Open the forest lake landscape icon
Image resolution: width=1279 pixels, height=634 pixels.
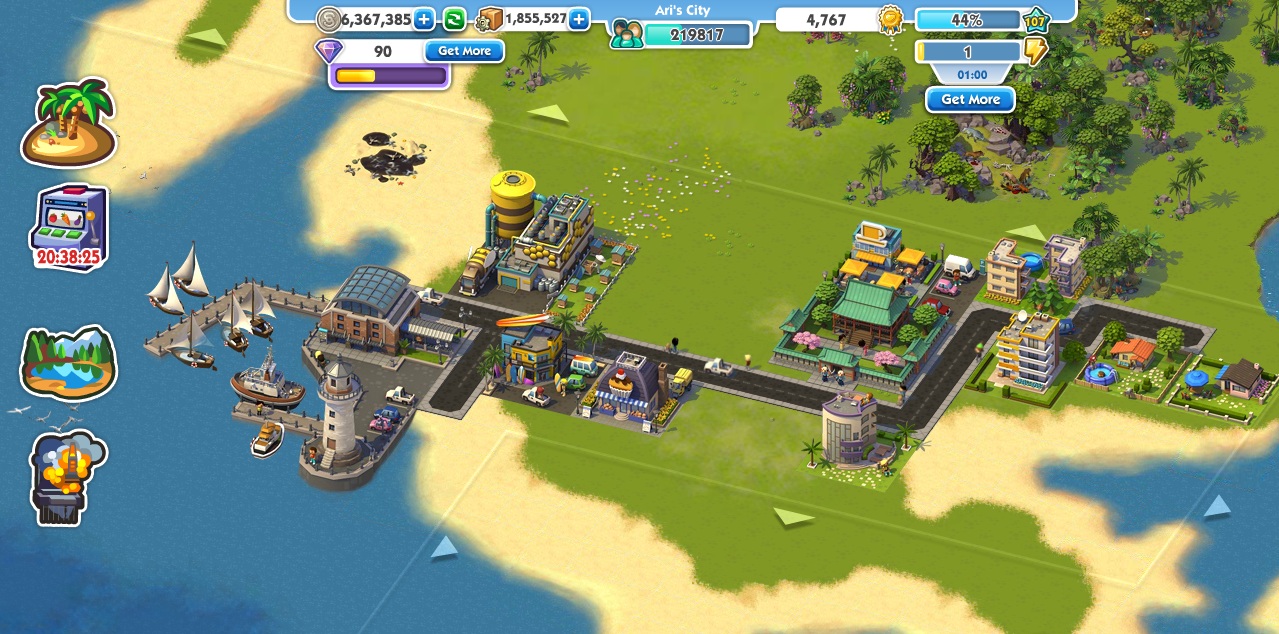click(x=68, y=362)
